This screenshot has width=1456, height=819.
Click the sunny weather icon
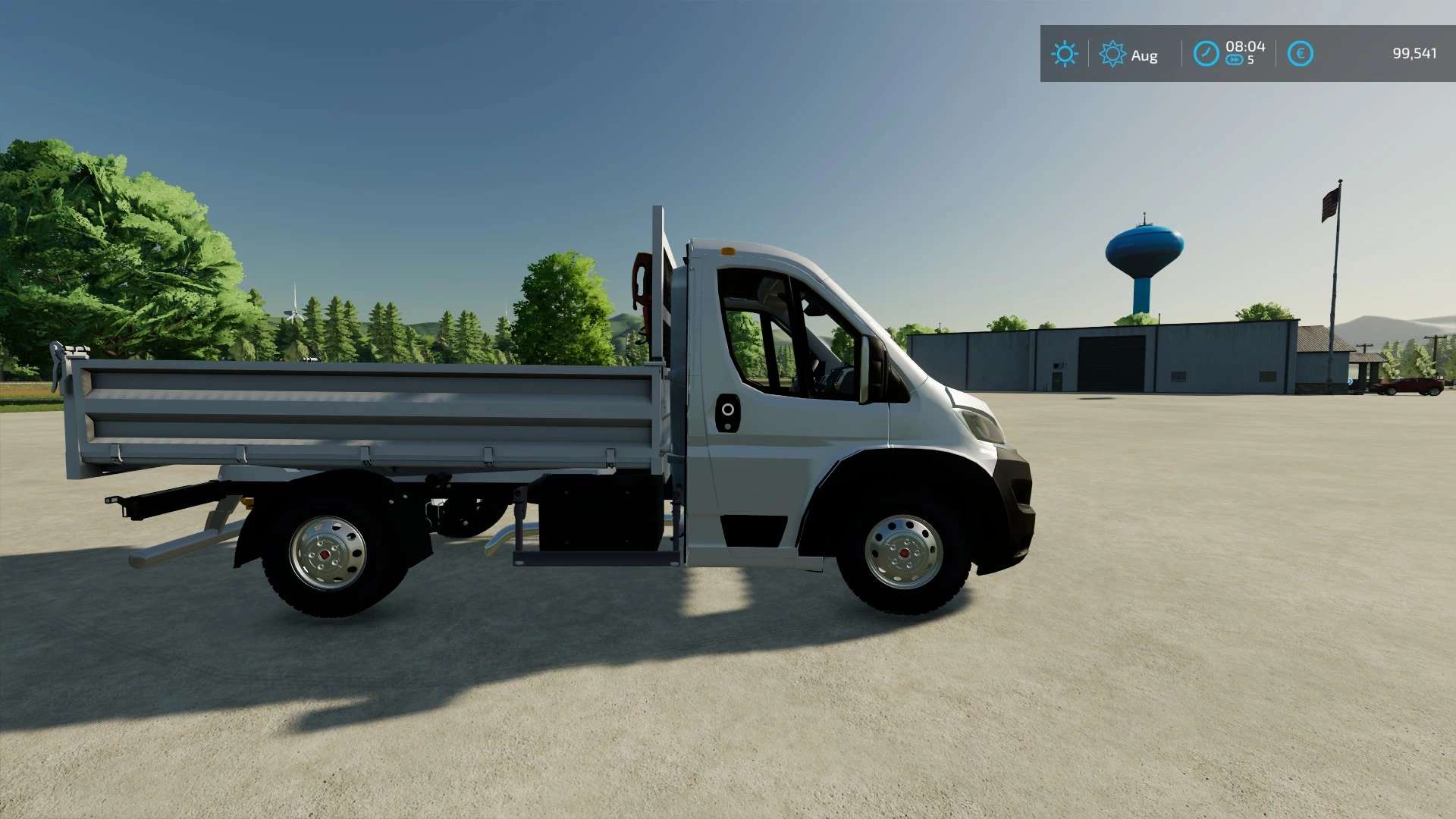1064,54
